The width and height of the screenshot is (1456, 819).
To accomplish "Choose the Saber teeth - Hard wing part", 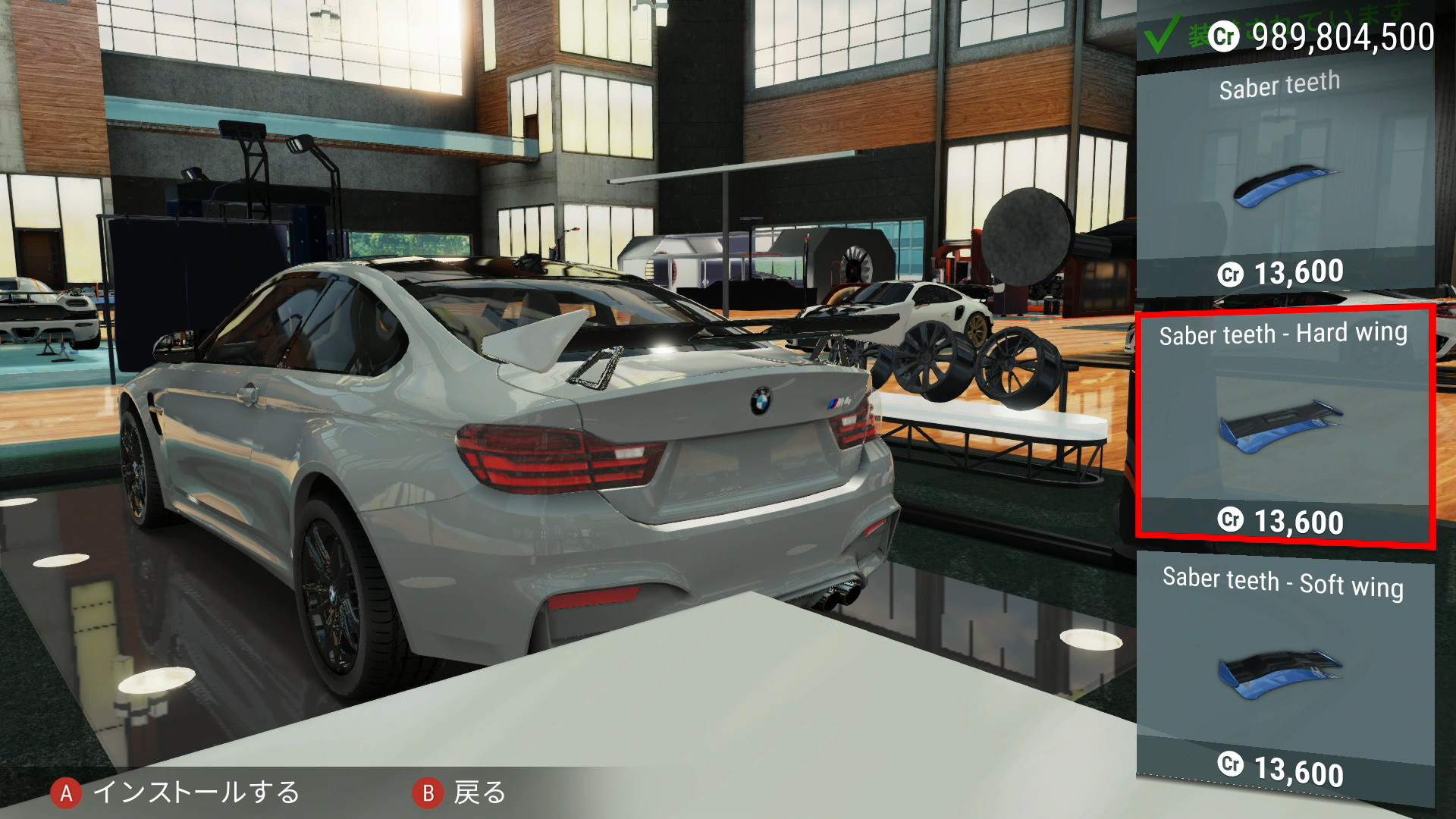I will point(1285,426).
